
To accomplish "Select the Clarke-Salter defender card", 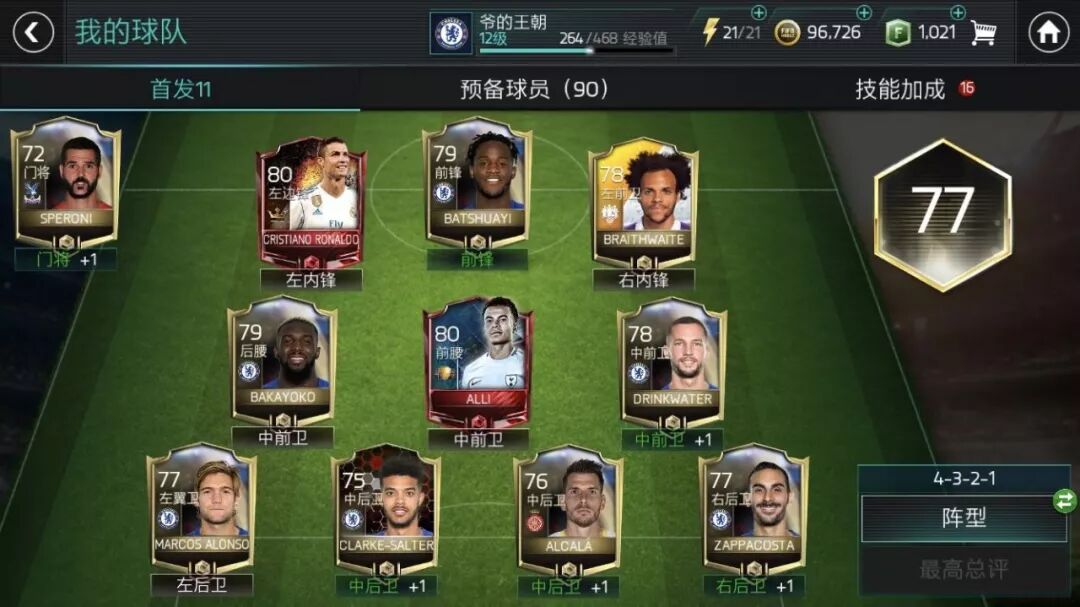I will point(387,507).
